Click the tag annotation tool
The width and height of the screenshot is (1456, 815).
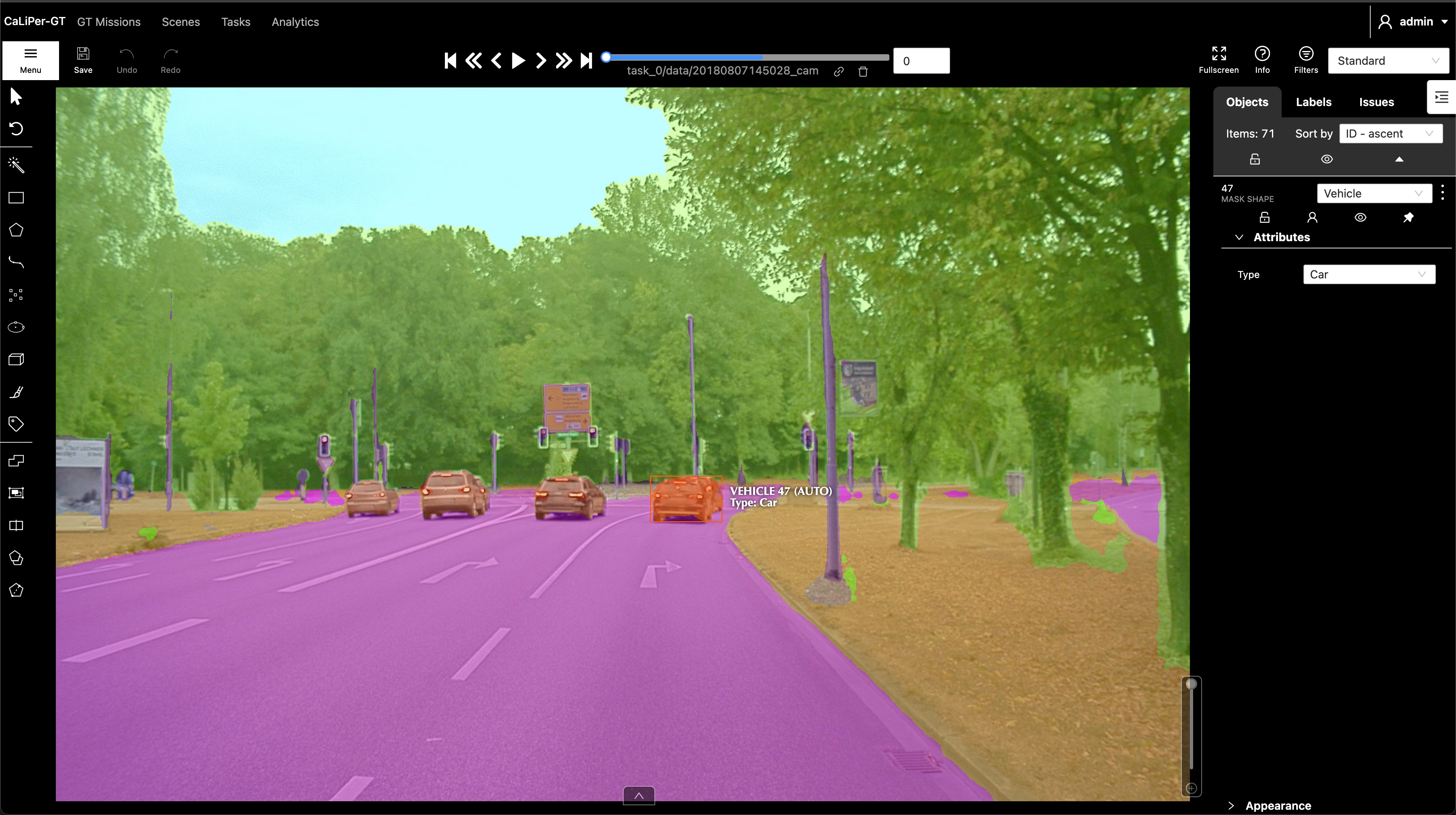click(x=16, y=424)
